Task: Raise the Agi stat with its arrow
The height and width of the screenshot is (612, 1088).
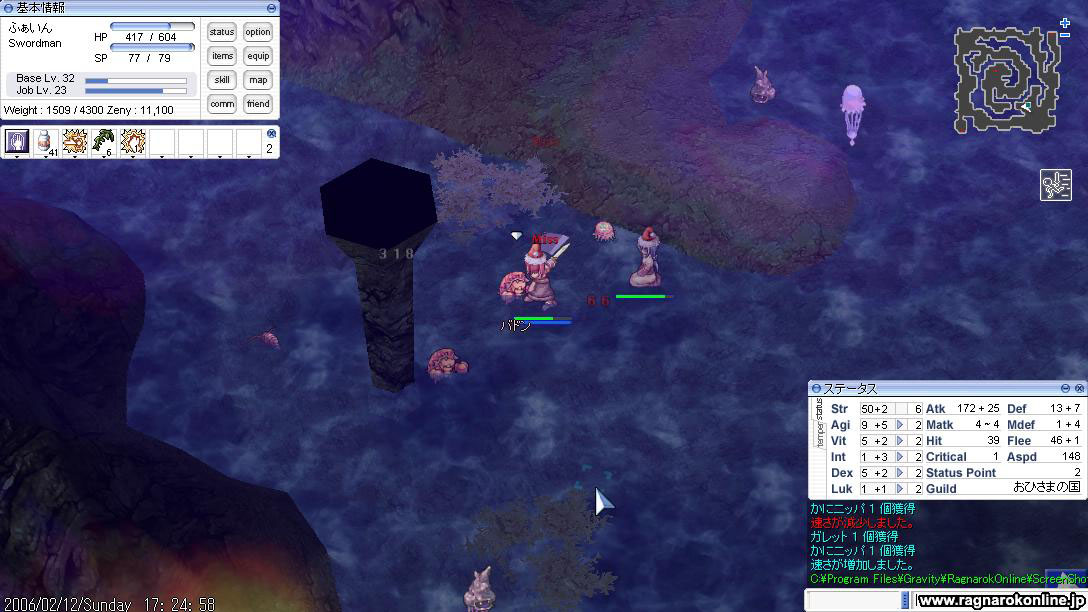Action: coord(900,425)
